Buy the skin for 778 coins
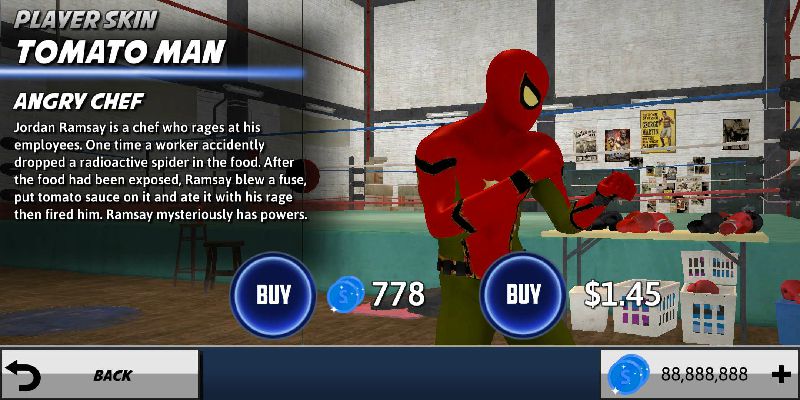800x400 pixels. point(273,295)
